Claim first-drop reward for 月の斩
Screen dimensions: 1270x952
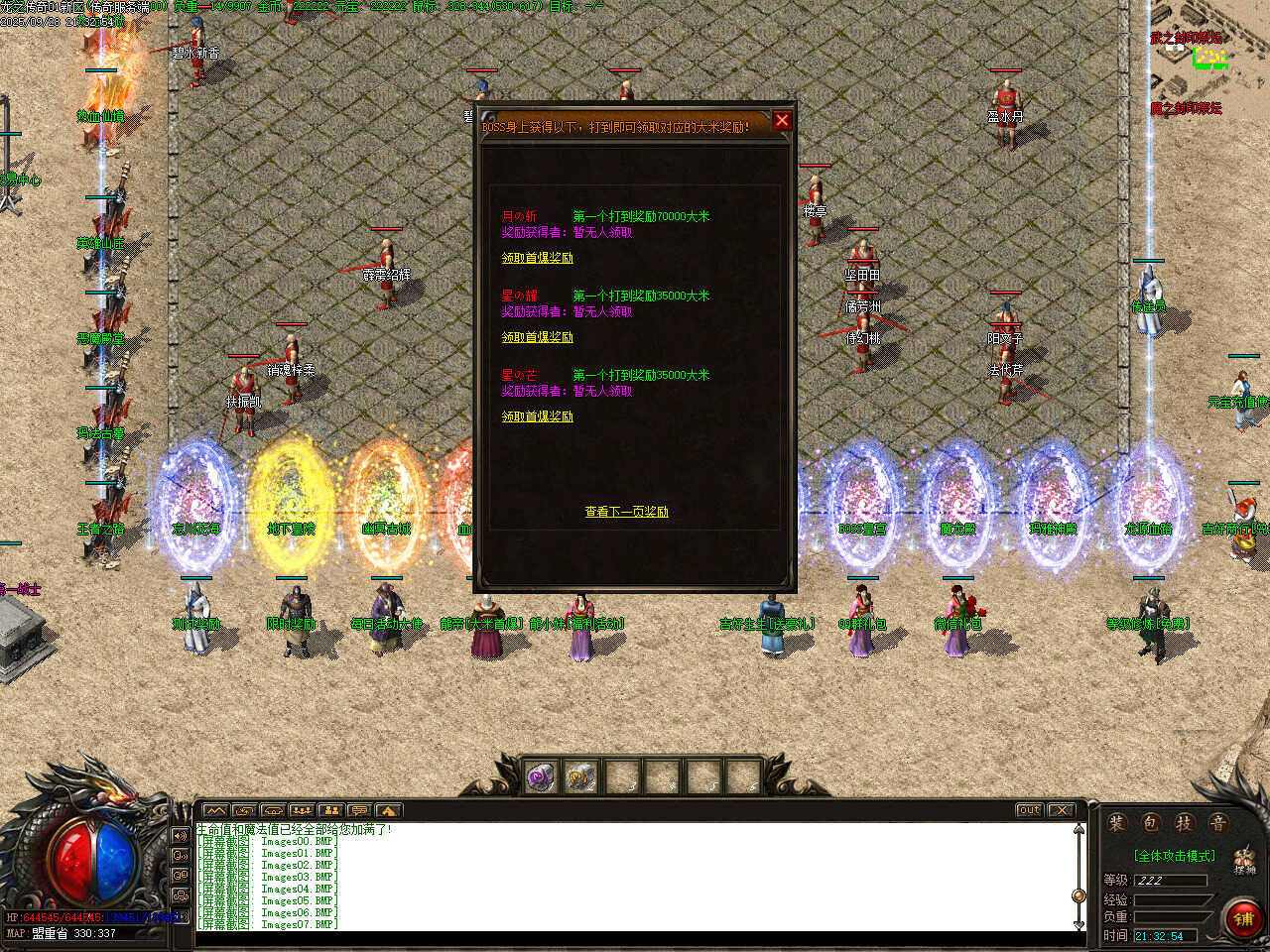pyautogui.click(x=537, y=258)
